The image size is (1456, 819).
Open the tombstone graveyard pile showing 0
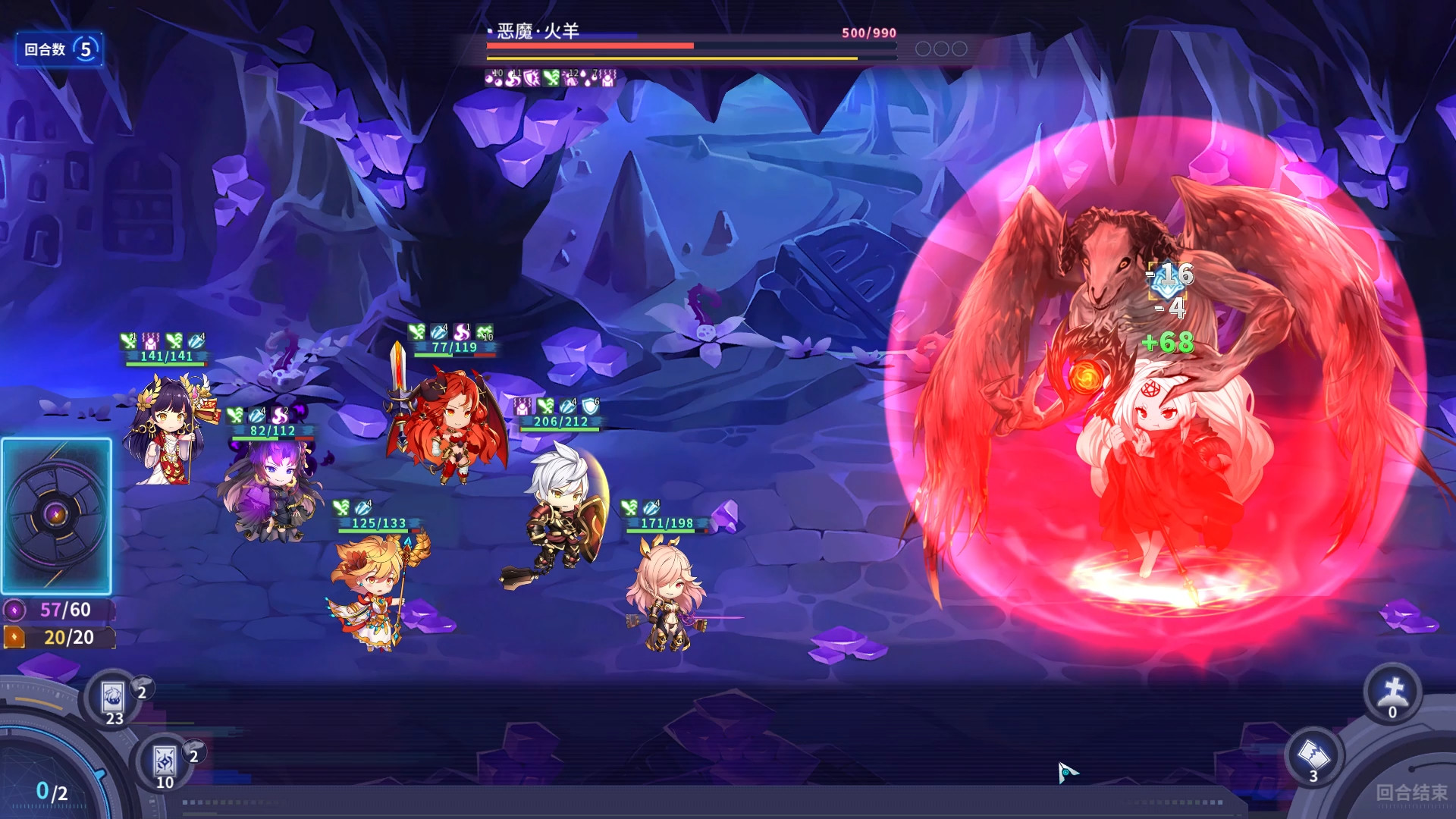pyautogui.click(x=1393, y=692)
